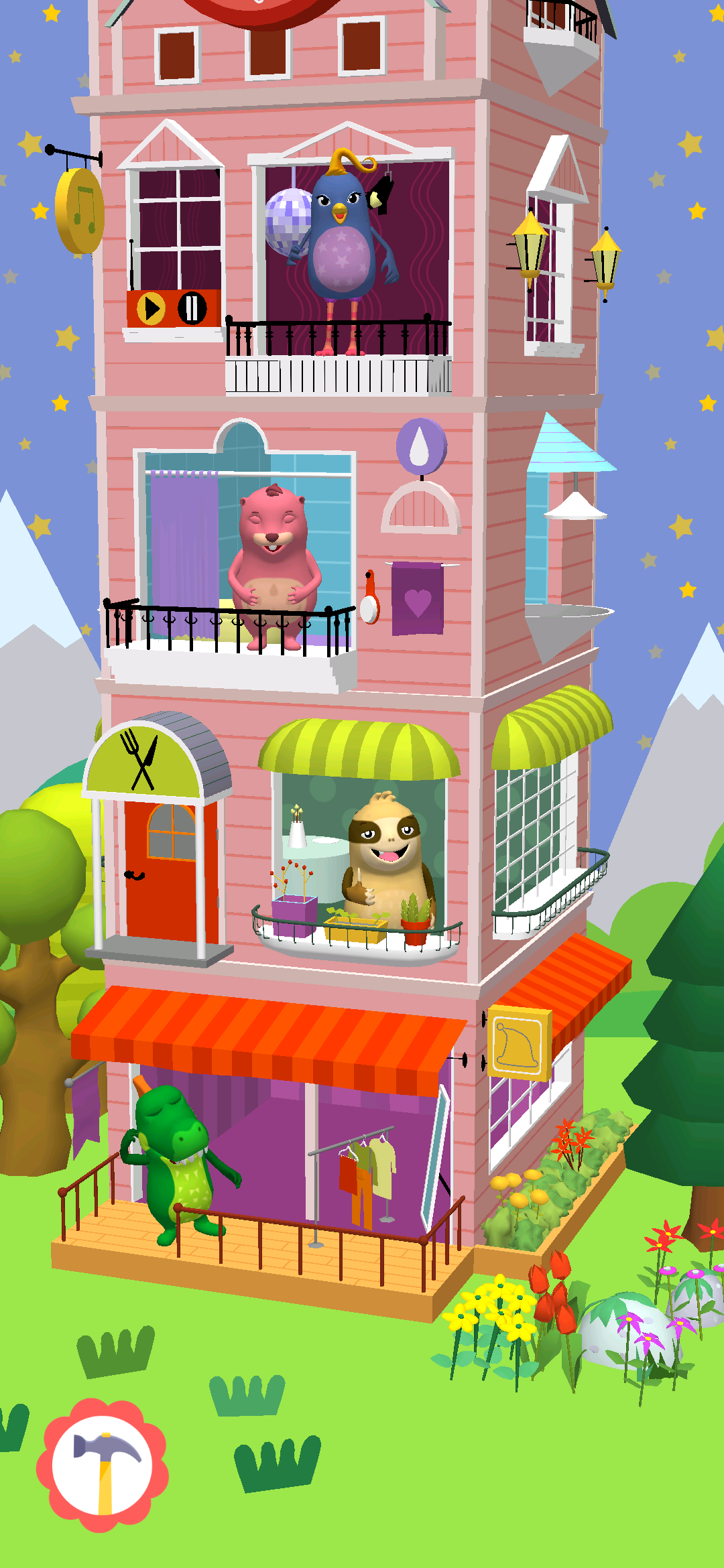Pause the music with the pause button
This screenshot has height=1568, width=724.
point(192,308)
